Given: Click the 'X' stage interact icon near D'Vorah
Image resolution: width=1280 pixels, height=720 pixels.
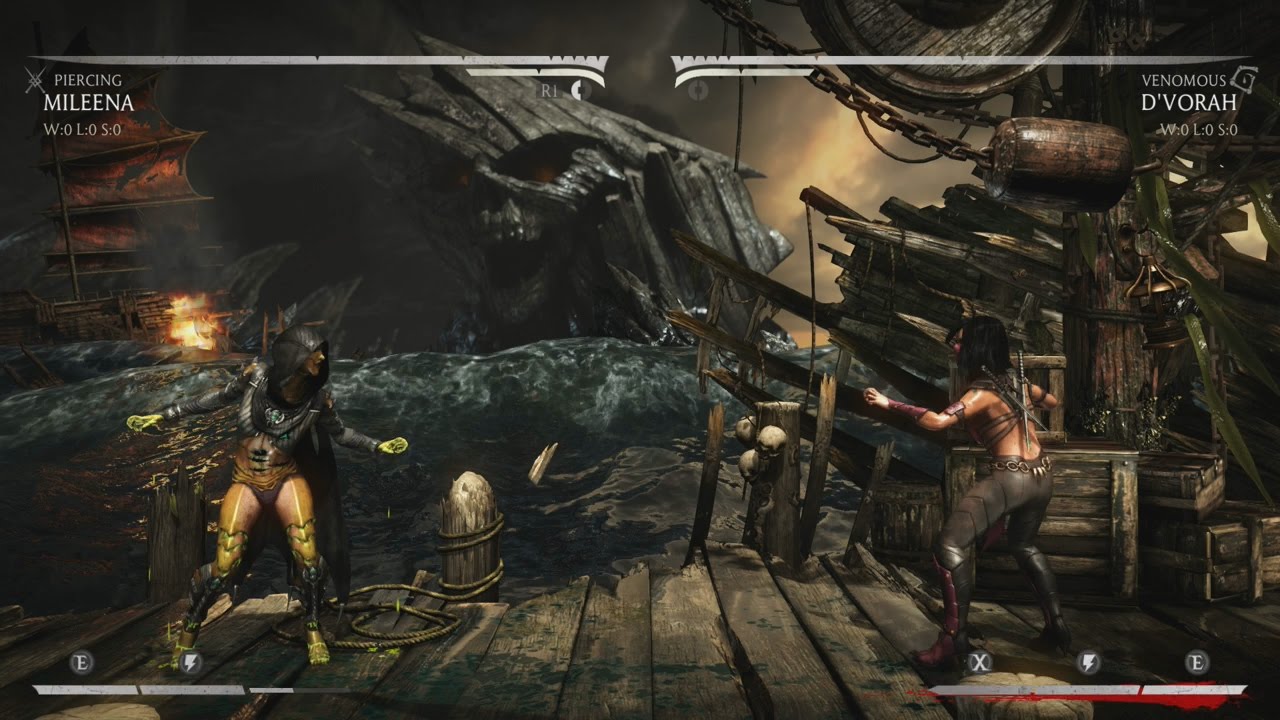Looking at the screenshot, I should pos(979,662).
